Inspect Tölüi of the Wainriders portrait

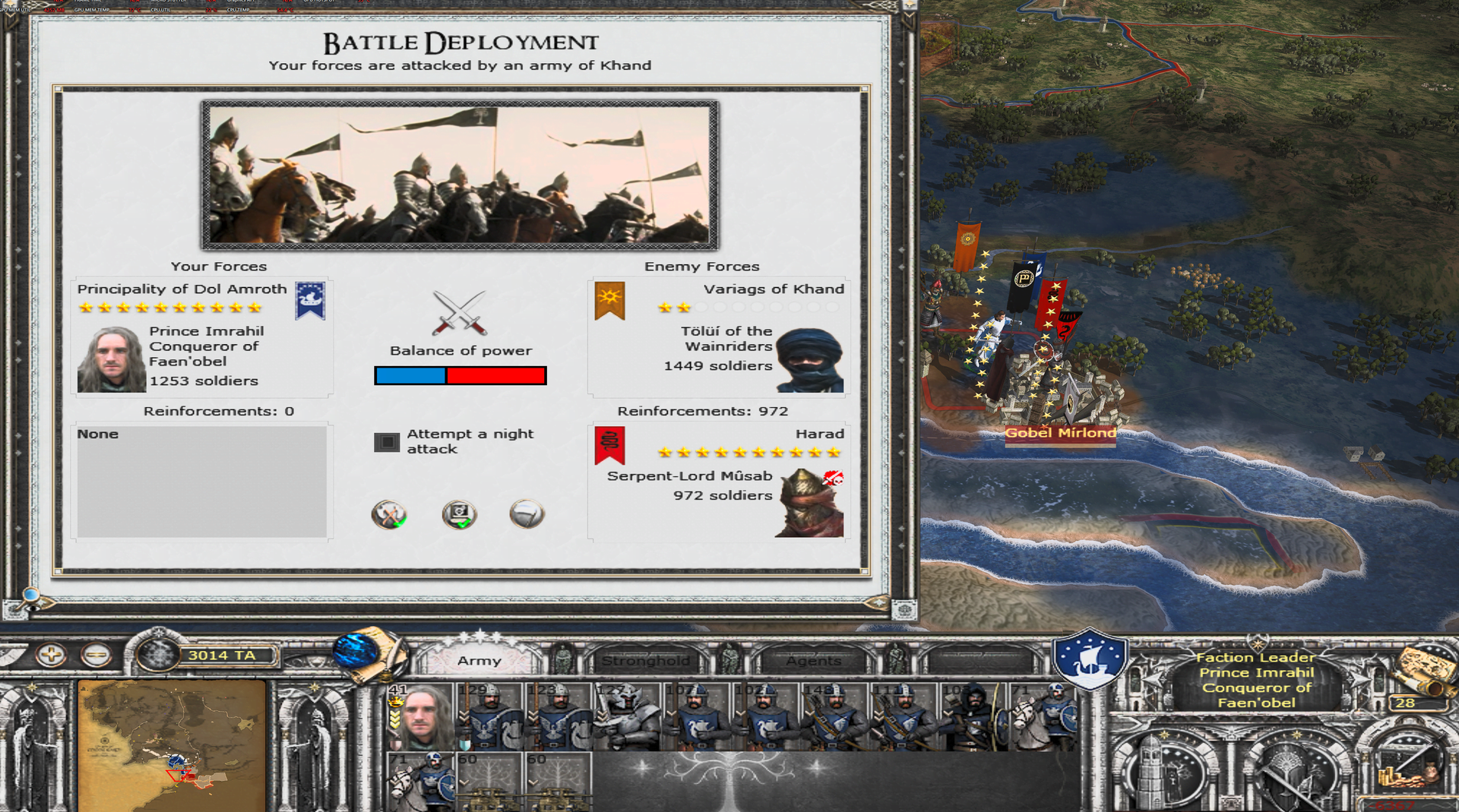pyautogui.click(x=810, y=360)
